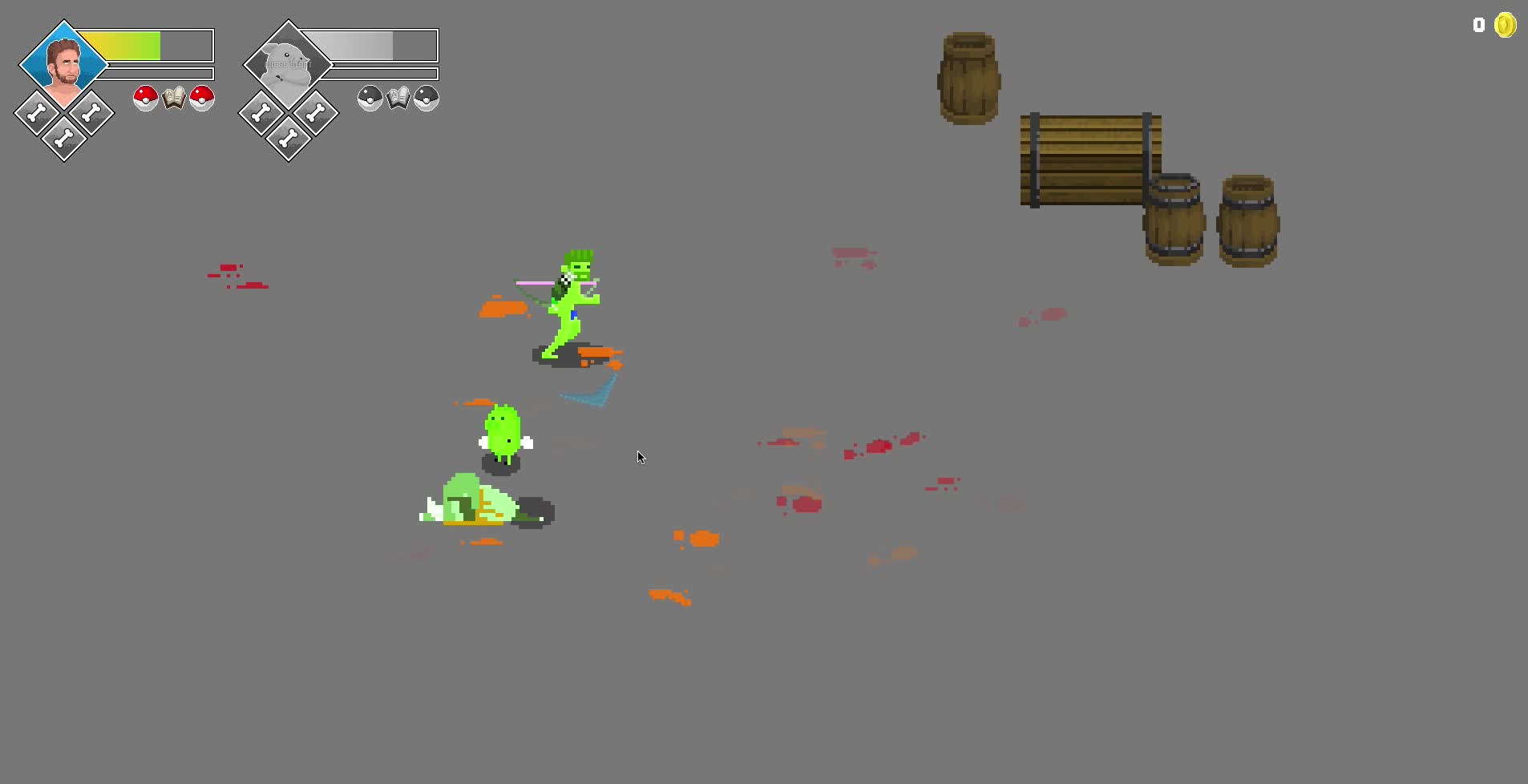This screenshot has width=1528, height=784.
Task: Click the gold coin counter icon
Action: point(1505,26)
